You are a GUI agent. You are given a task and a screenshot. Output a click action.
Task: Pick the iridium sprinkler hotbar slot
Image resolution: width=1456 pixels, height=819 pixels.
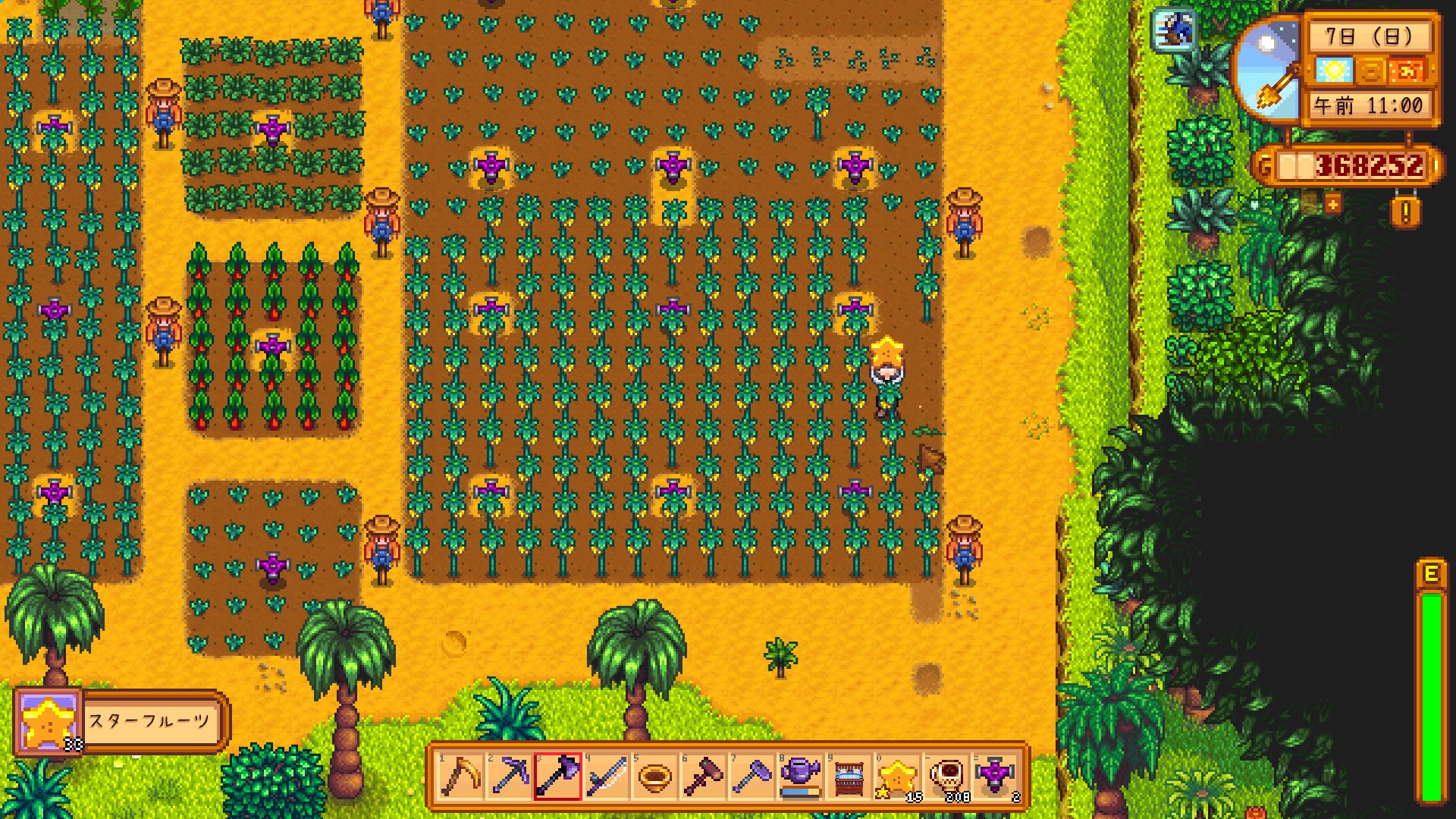coord(994,777)
